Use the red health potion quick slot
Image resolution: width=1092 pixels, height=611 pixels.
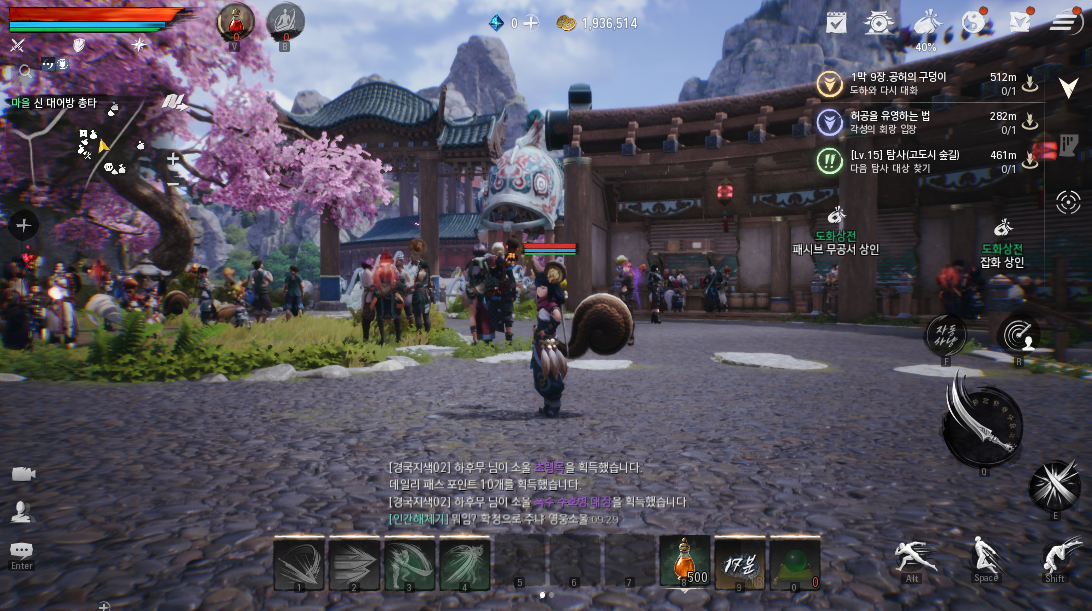click(236, 21)
